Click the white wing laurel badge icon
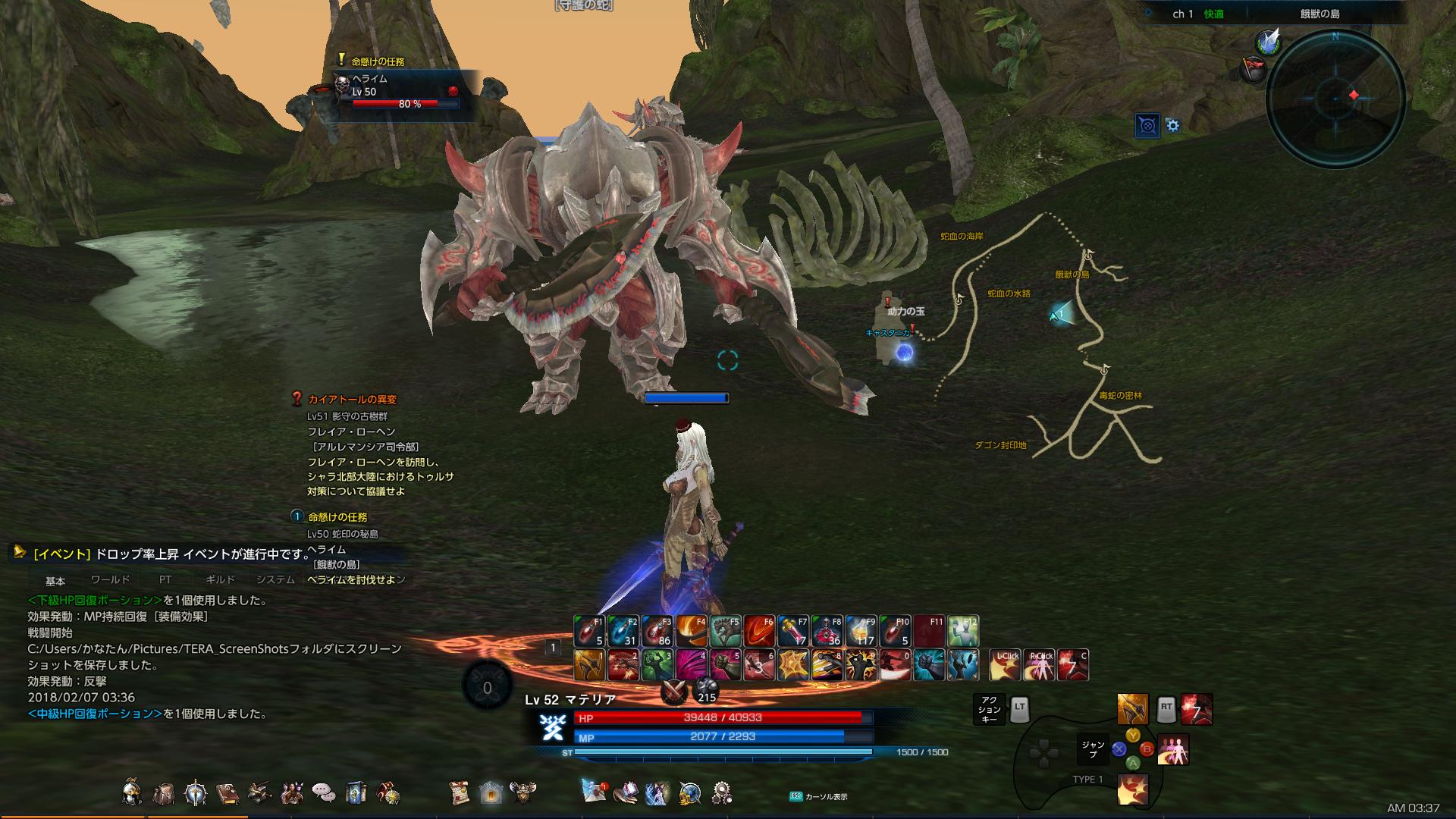This screenshot has width=1456, height=819. point(1267,42)
